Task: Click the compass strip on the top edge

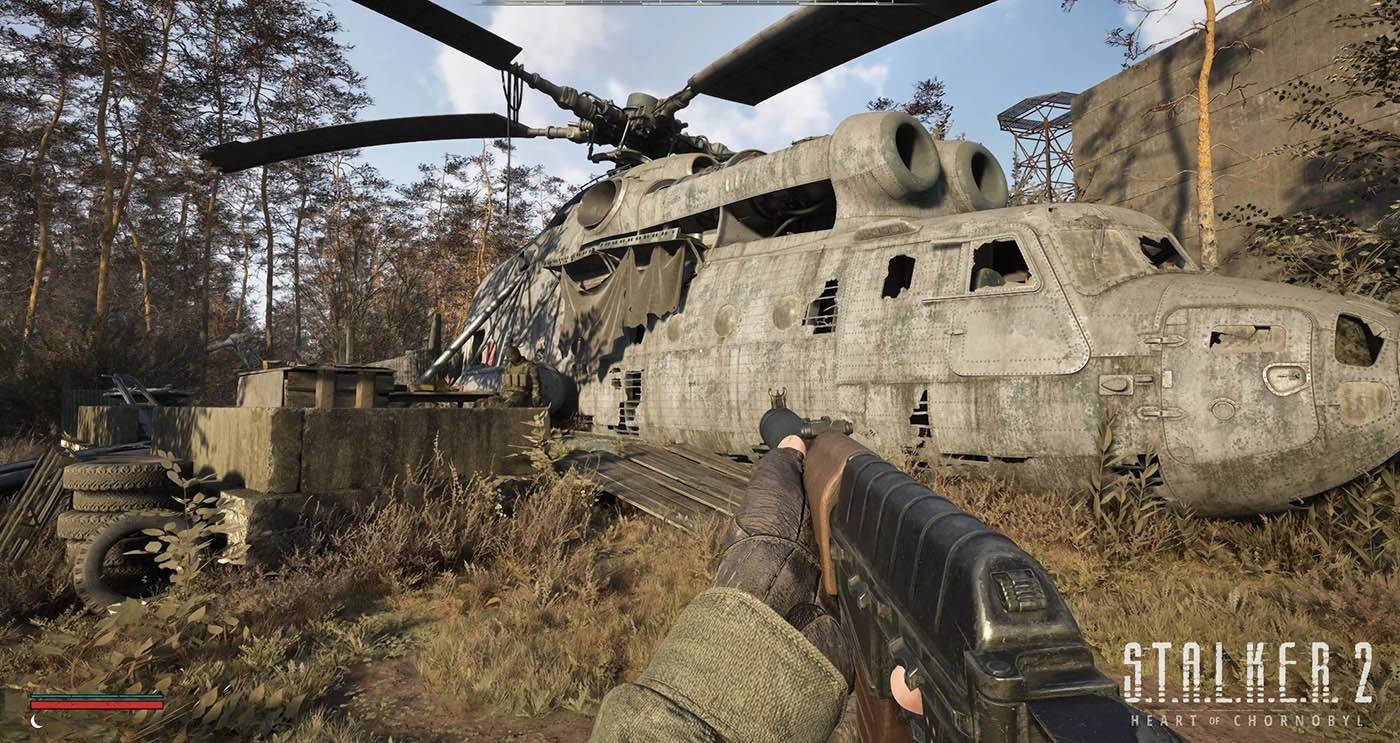Action: click(x=700, y=3)
